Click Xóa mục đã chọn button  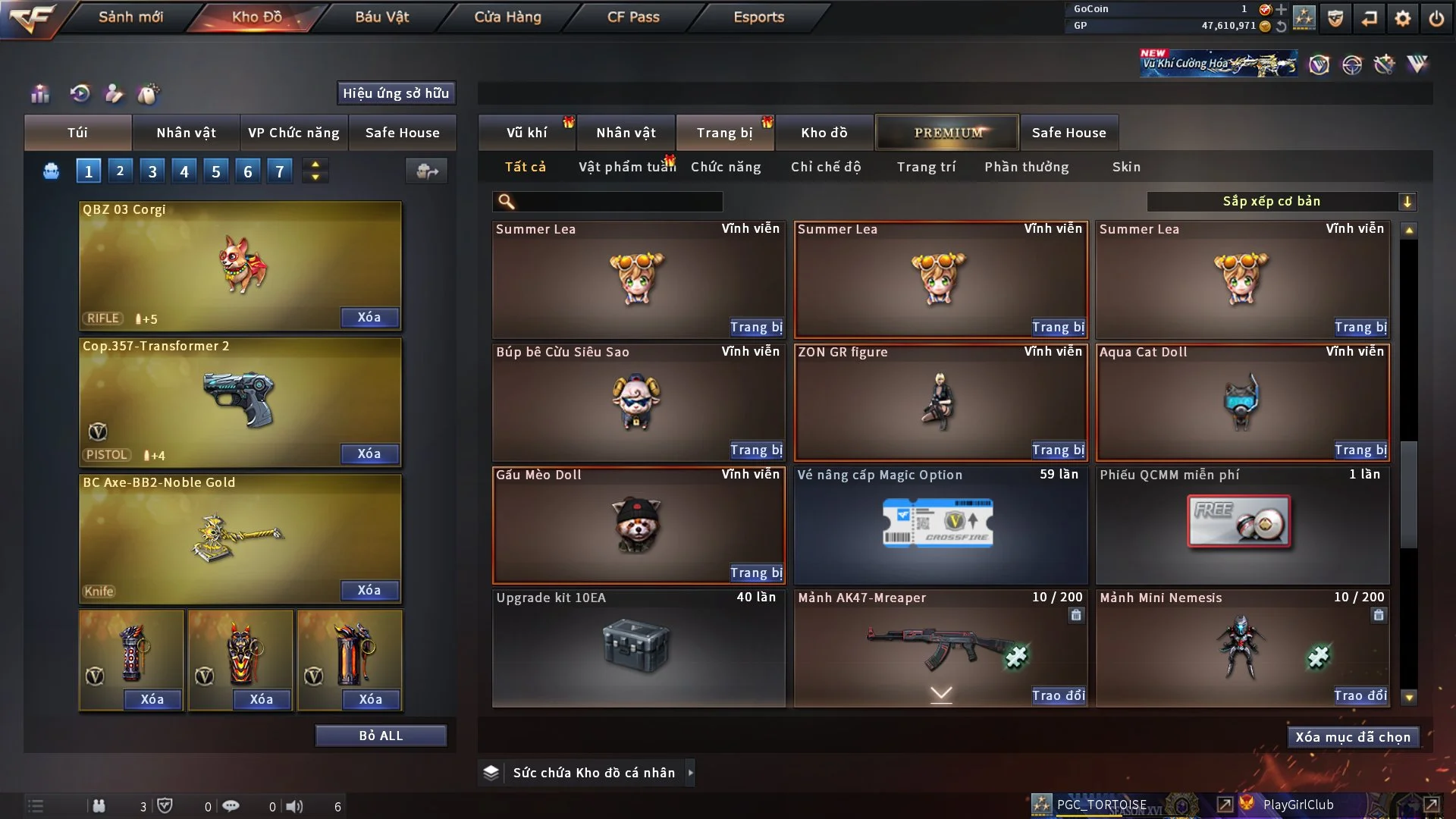[1353, 737]
